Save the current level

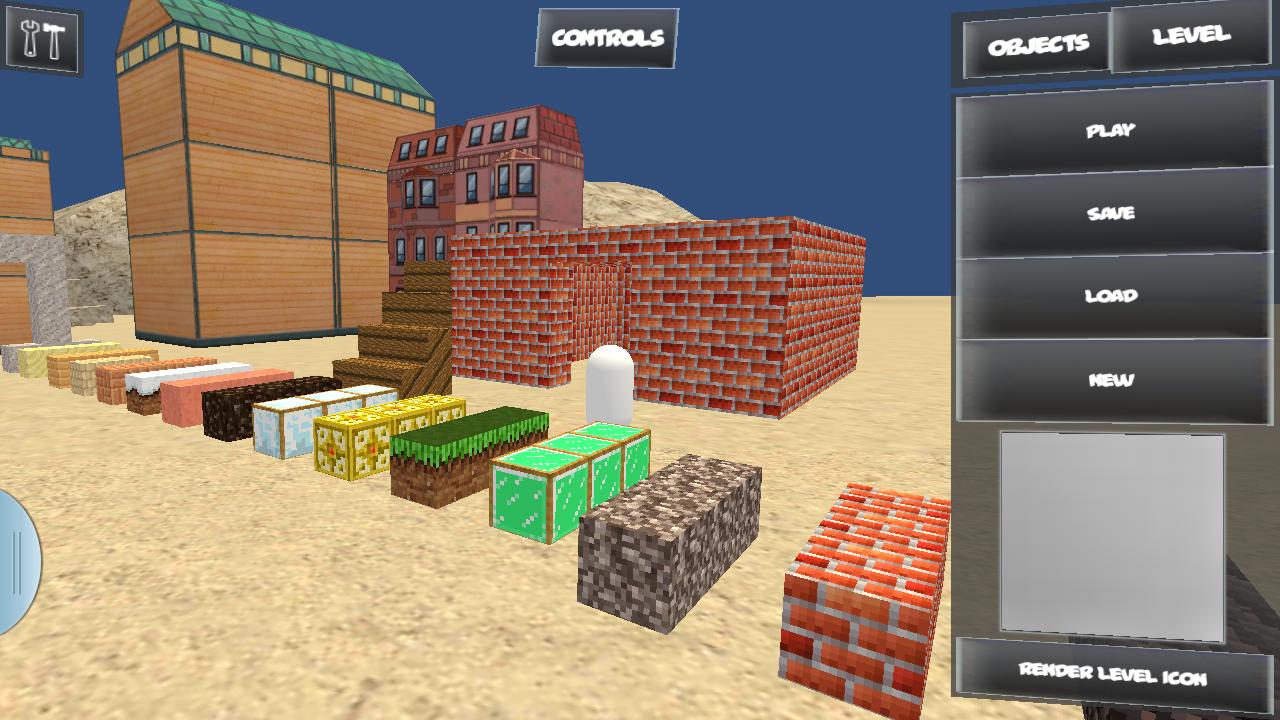coord(1113,213)
